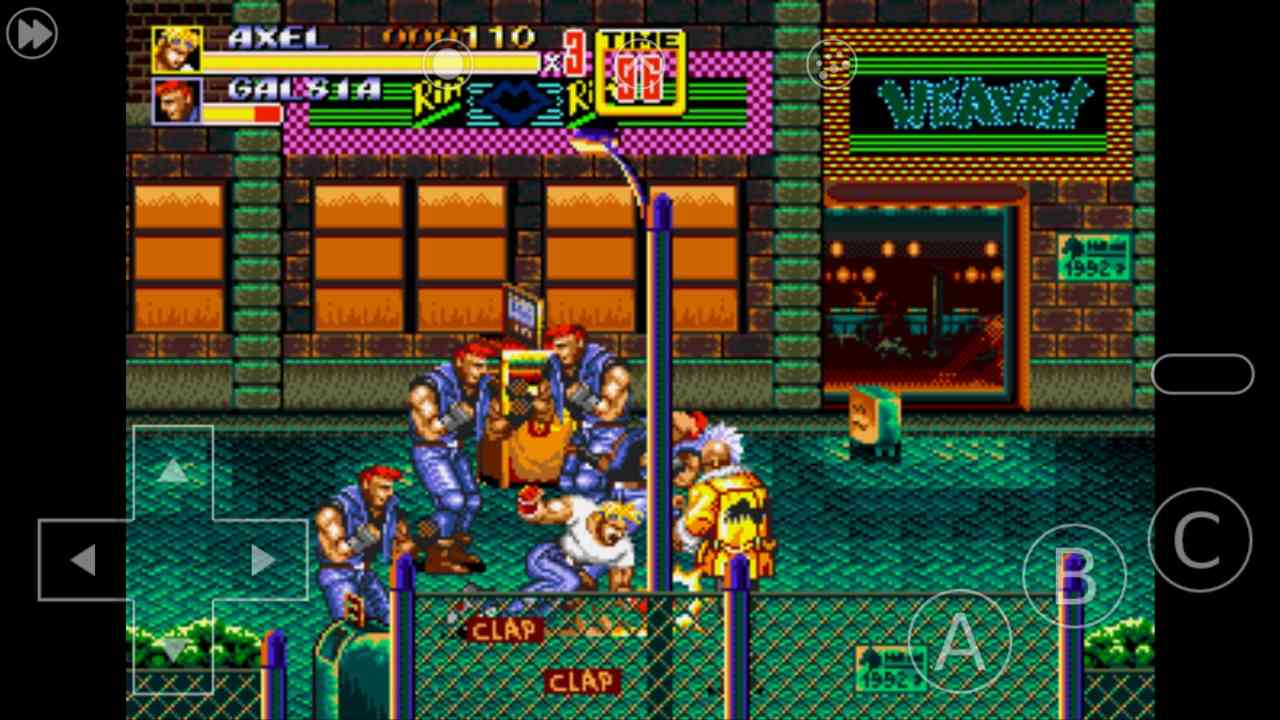Tap the D-pad right arrow
This screenshot has width=1280, height=720.
[x=262, y=560]
